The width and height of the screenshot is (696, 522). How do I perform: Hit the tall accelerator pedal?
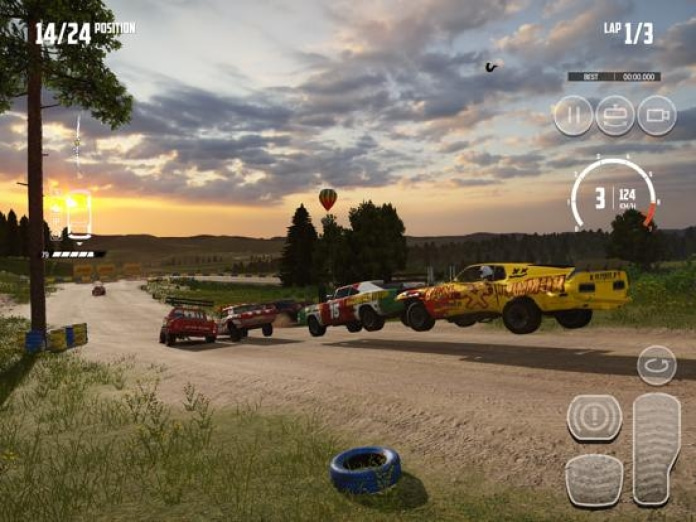coord(657,448)
